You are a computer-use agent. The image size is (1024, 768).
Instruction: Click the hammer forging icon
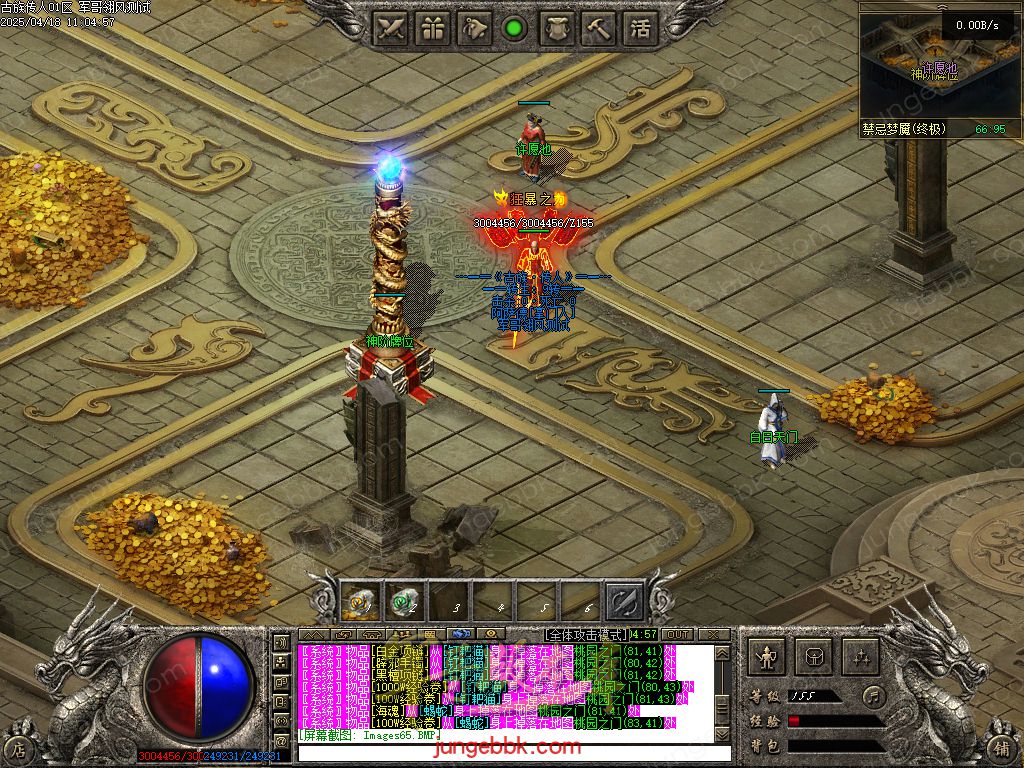[598, 28]
